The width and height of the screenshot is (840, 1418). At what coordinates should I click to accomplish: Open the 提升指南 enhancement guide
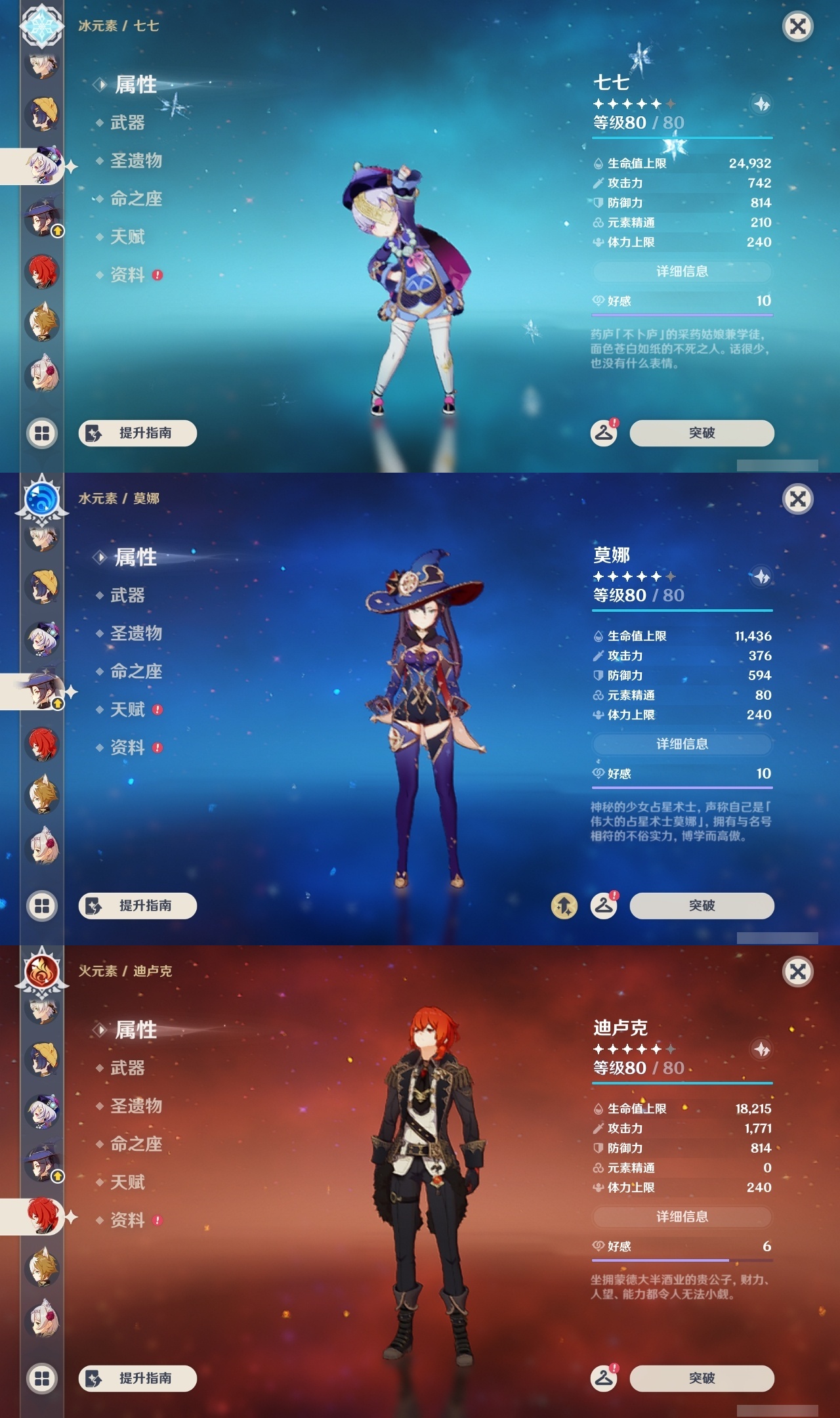coord(138,433)
